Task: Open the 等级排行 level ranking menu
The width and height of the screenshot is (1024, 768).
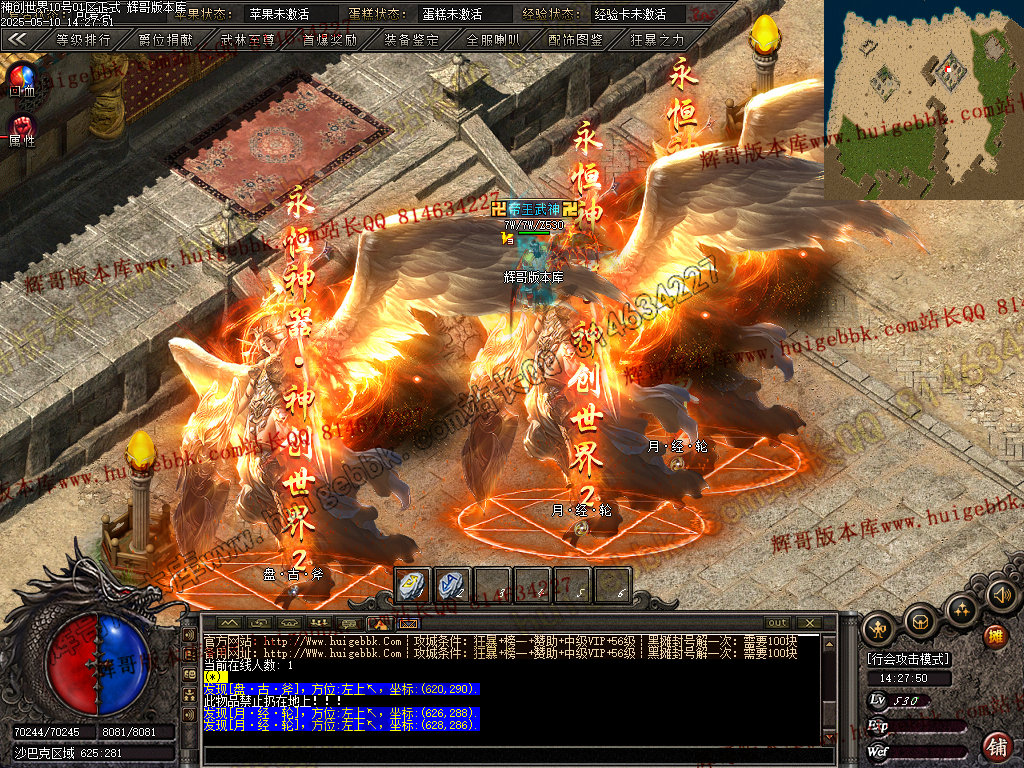Action: (x=83, y=40)
